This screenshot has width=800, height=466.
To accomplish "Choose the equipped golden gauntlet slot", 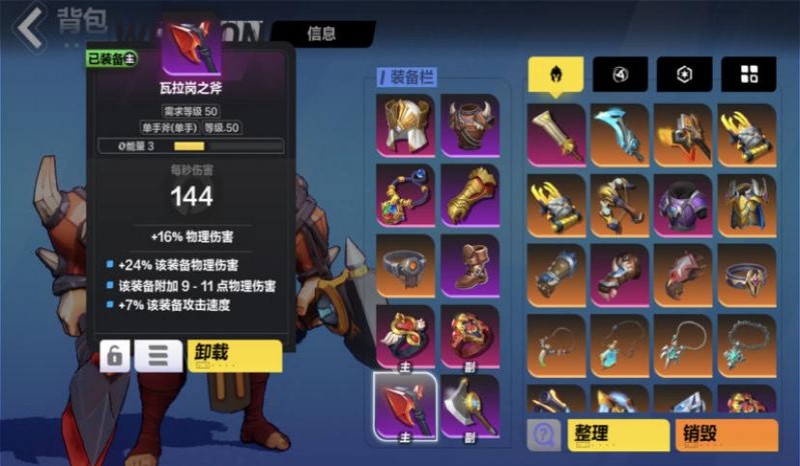I will pyautogui.click(x=470, y=195).
